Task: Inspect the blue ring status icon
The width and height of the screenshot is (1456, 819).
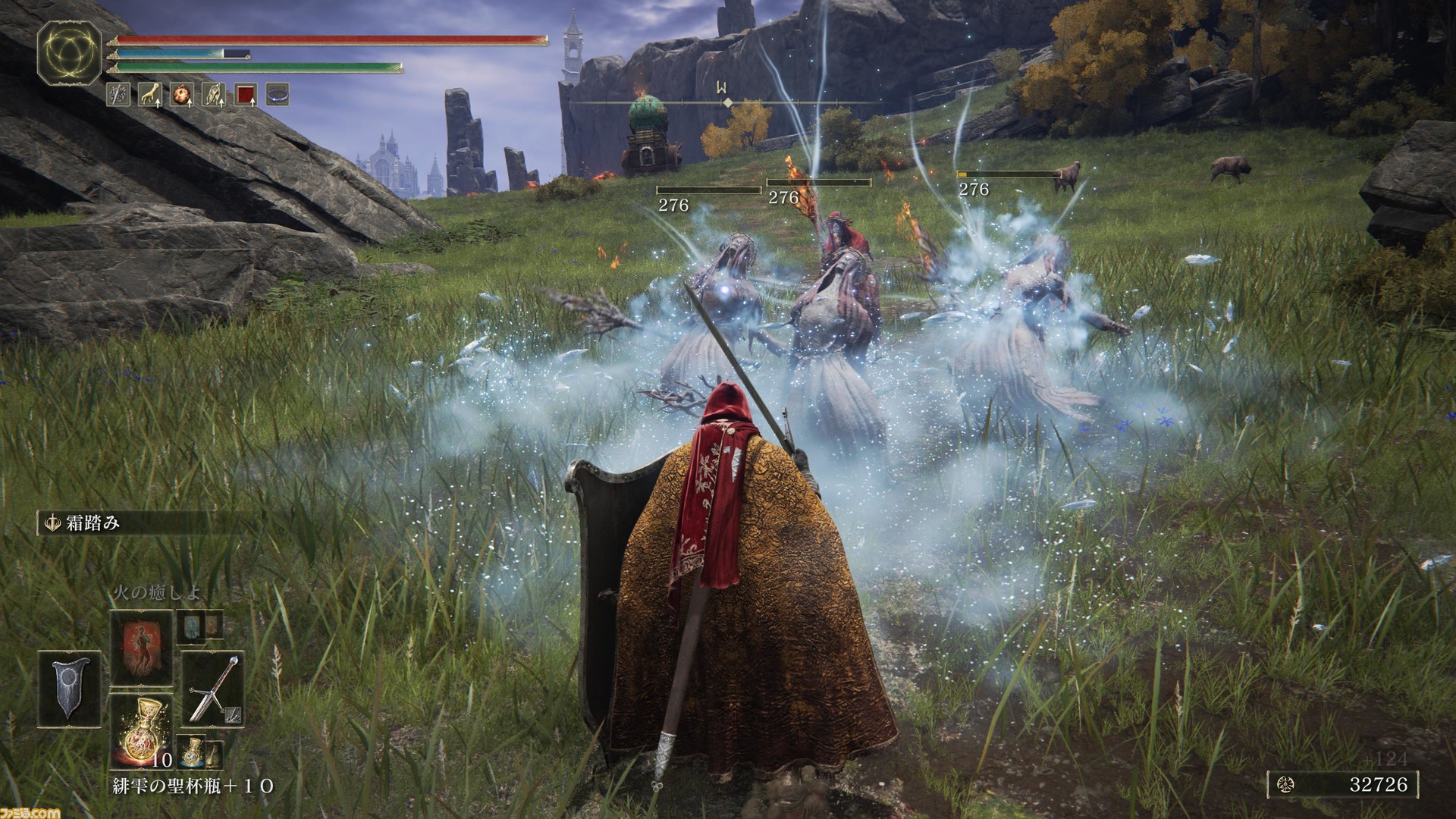Action: tap(278, 95)
